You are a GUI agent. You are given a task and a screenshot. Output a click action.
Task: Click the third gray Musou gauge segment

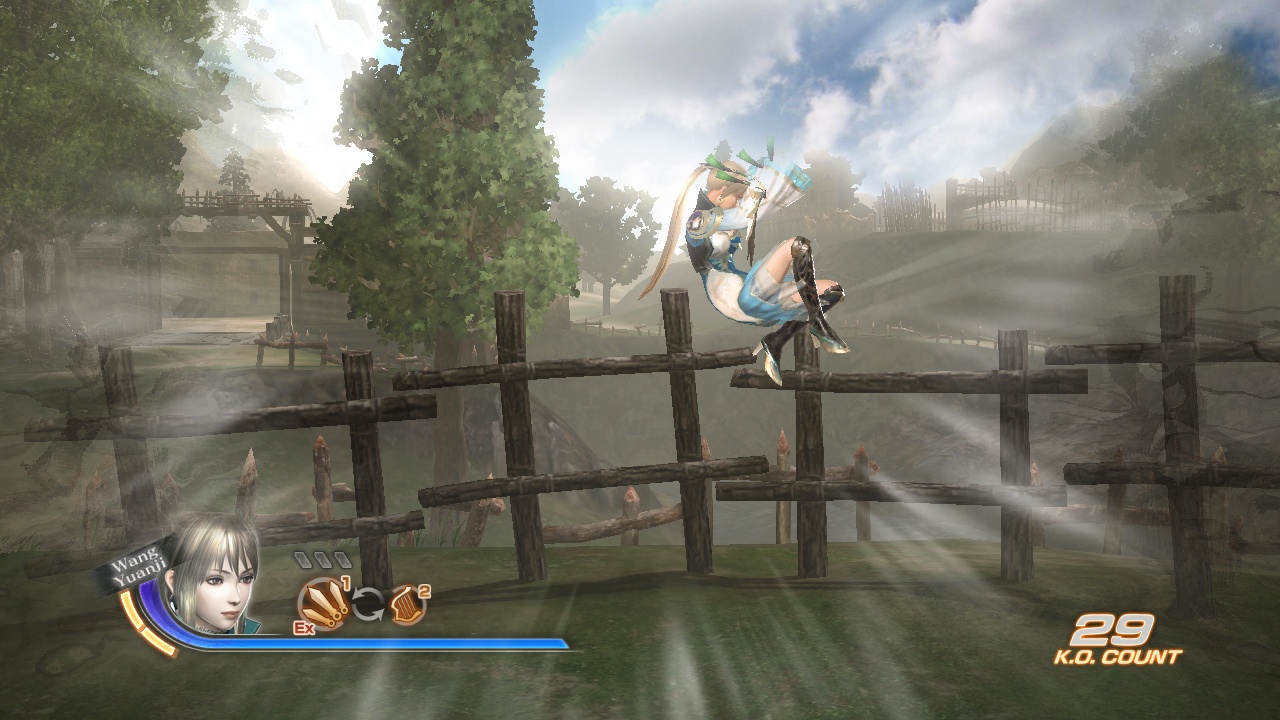tap(341, 558)
